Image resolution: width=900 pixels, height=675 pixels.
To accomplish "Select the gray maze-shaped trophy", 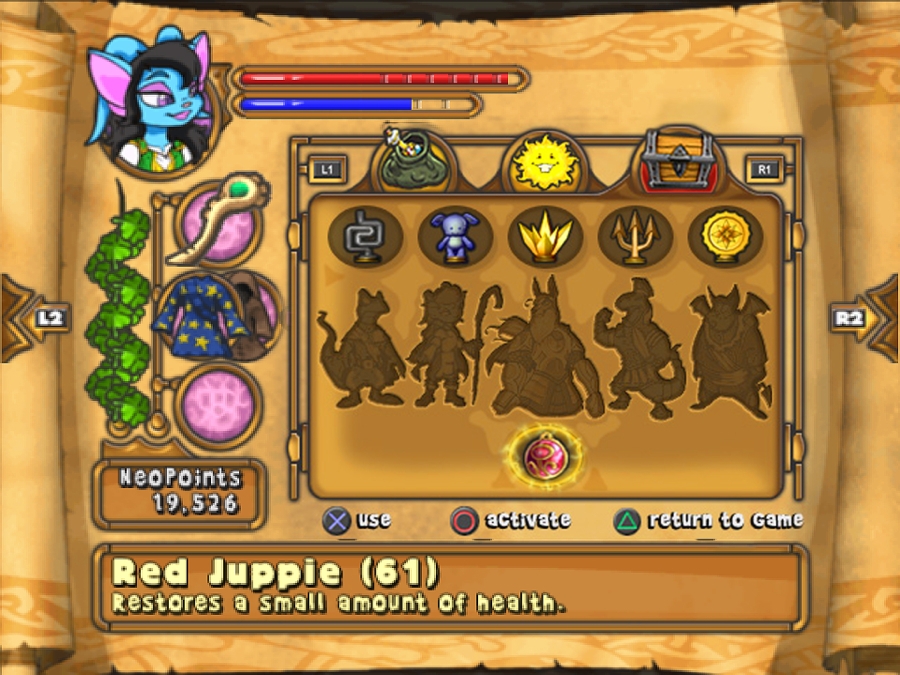I will 365,237.
